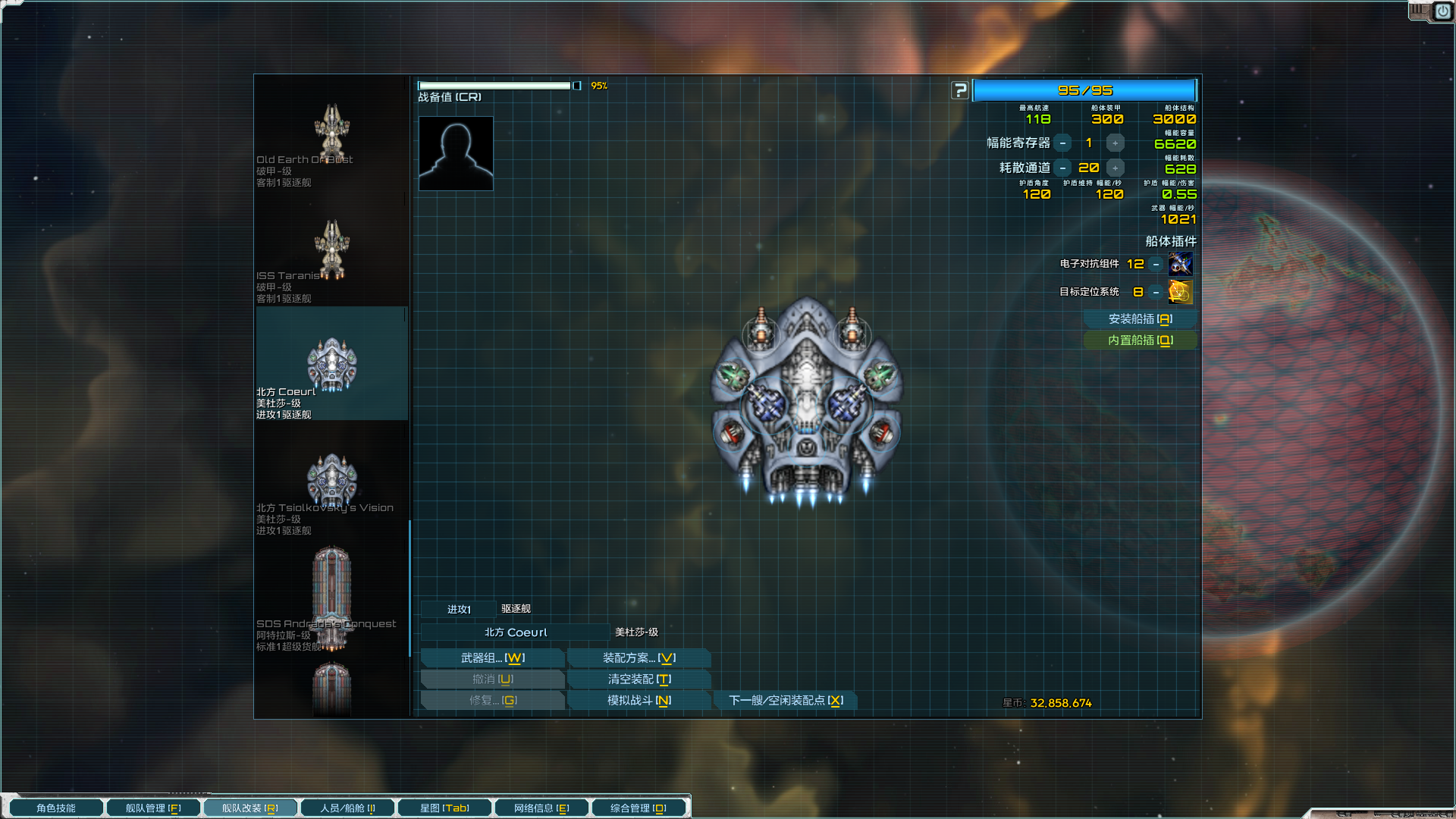Image resolution: width=1456 pixels, height=819 pixels.
Task: Open the 武器组 weapon groups panel
Action: (492, 658)
